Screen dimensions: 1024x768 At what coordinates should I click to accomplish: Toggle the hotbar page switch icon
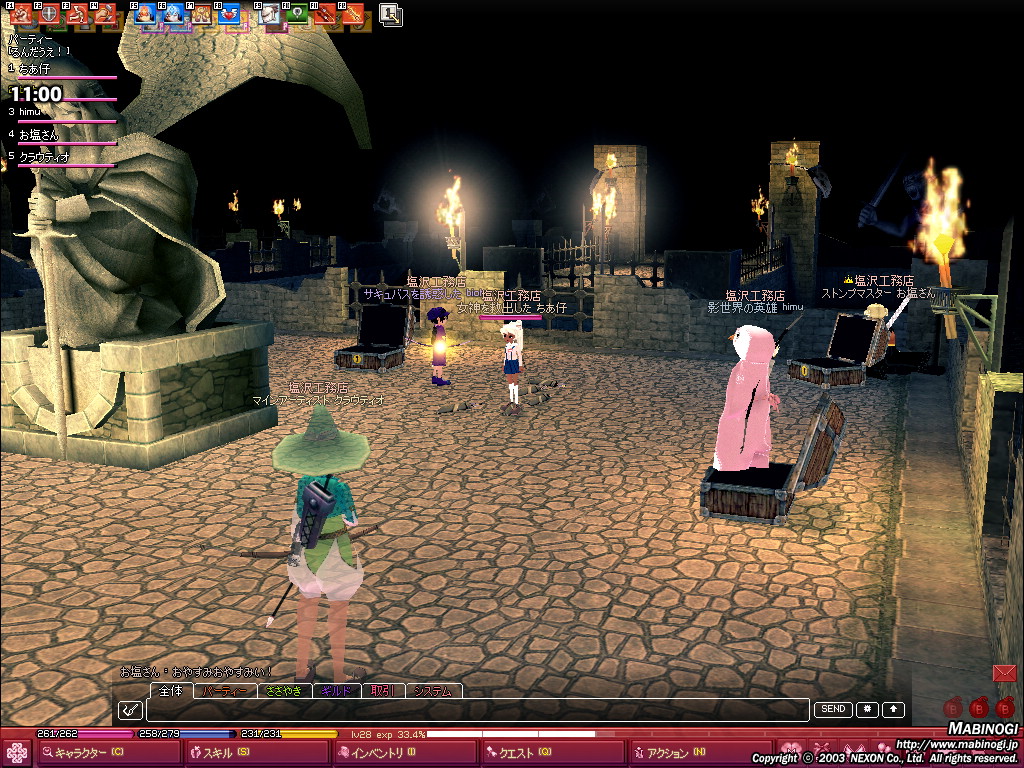click(391, 14)
